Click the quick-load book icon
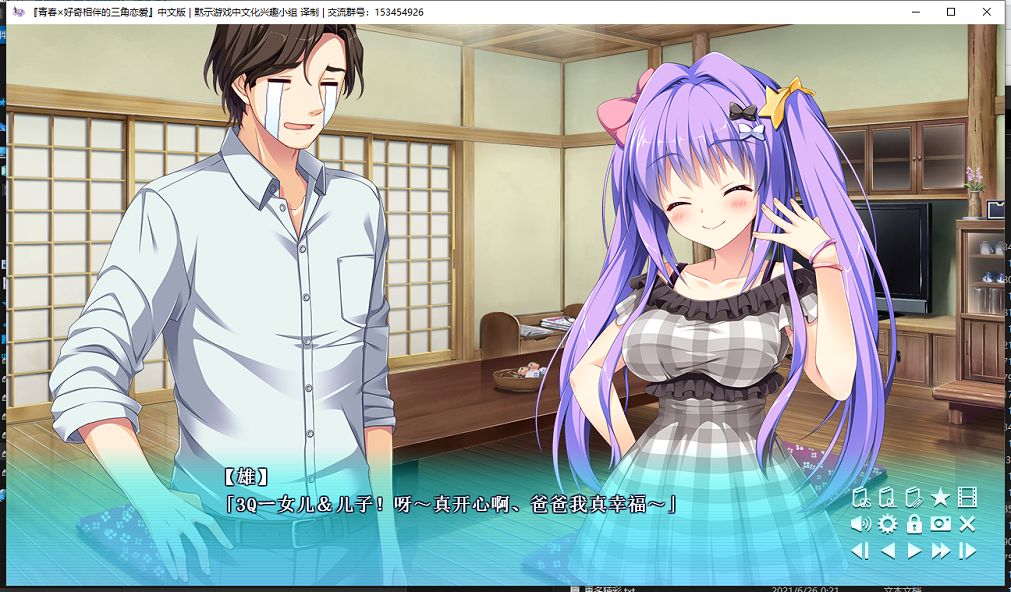 click(x=887, y=497)
